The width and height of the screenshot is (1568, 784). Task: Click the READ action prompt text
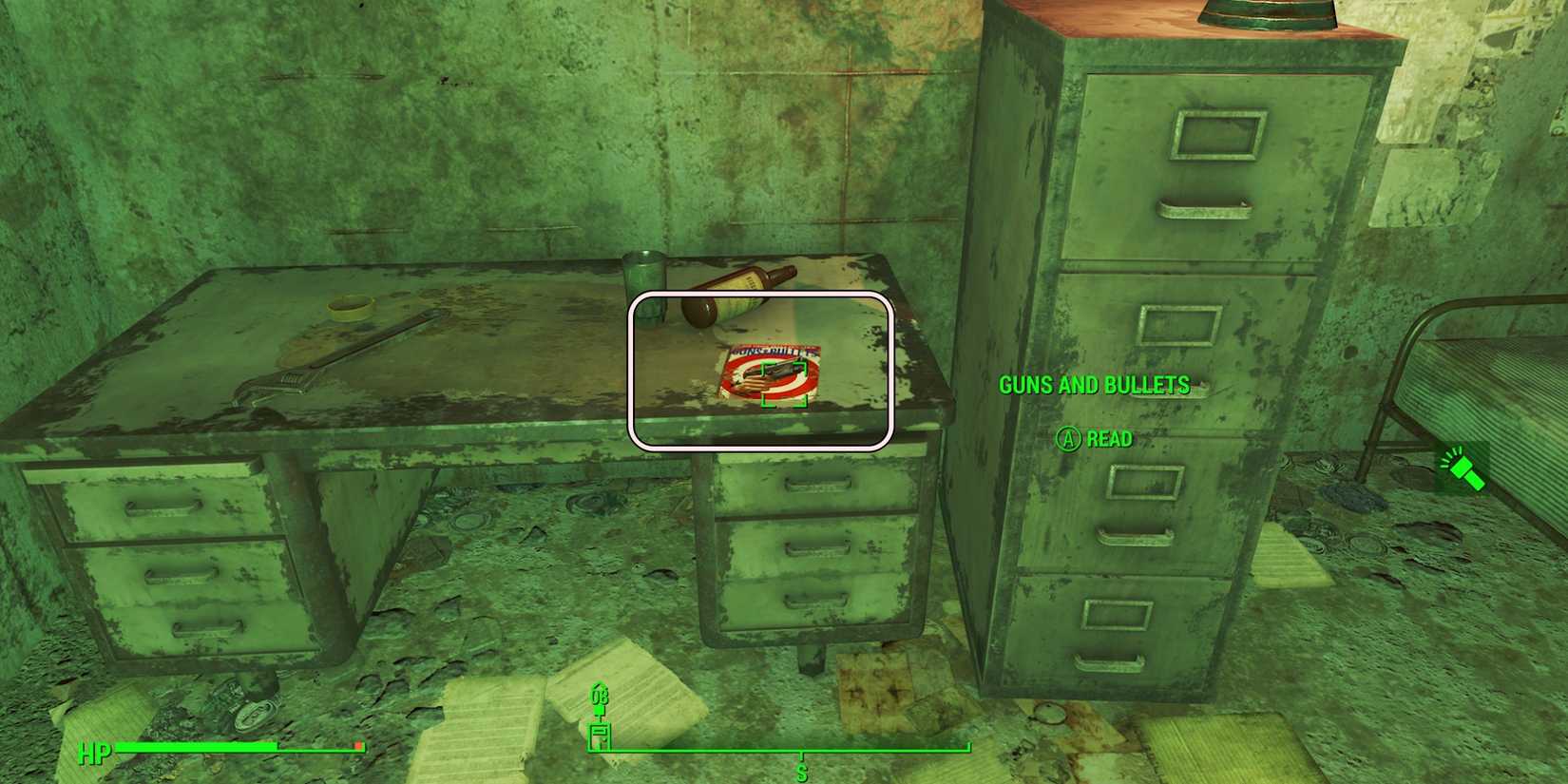[1112, 439]
